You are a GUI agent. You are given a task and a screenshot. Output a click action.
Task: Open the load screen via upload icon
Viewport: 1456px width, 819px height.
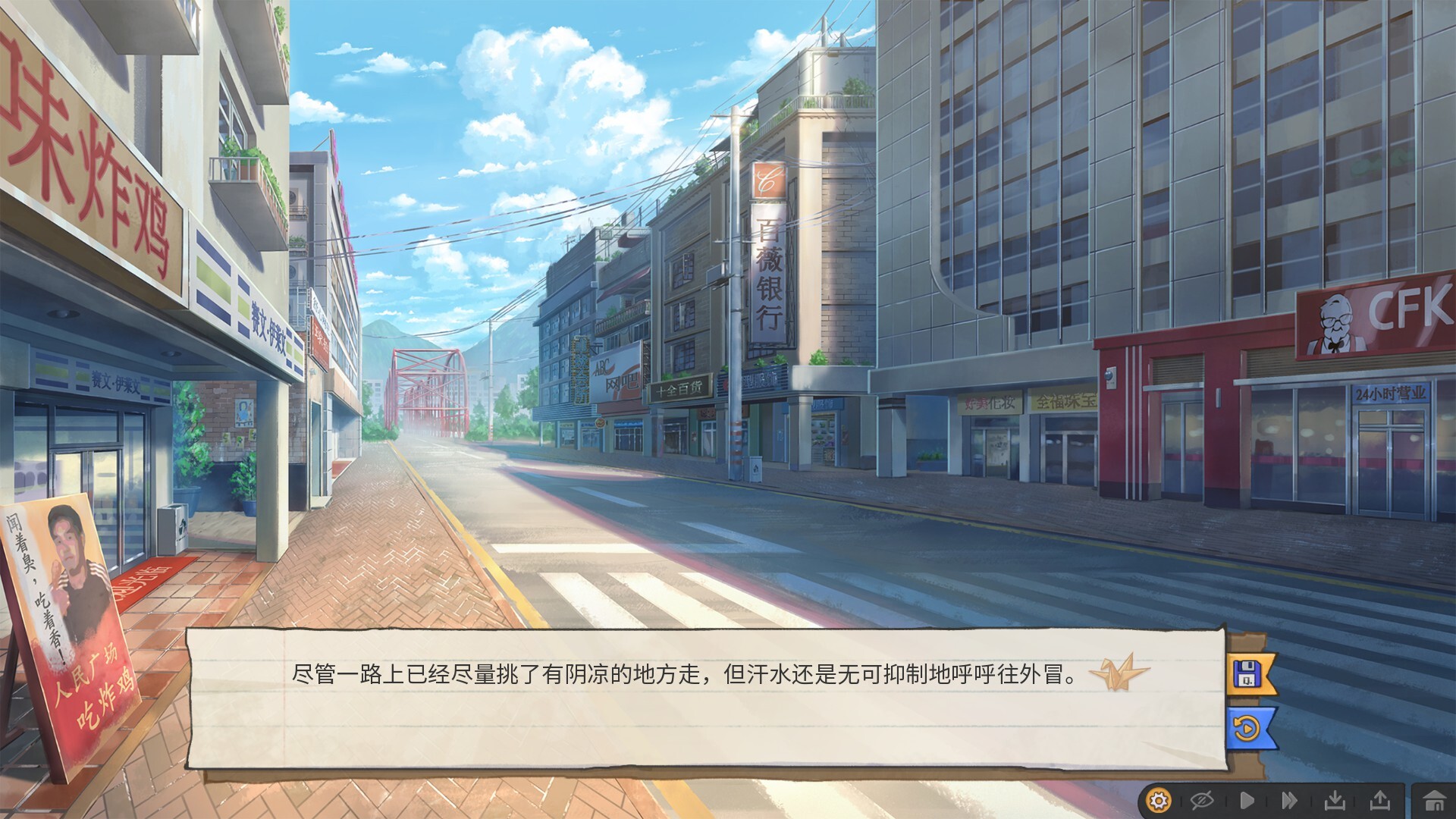(1380, 800)
